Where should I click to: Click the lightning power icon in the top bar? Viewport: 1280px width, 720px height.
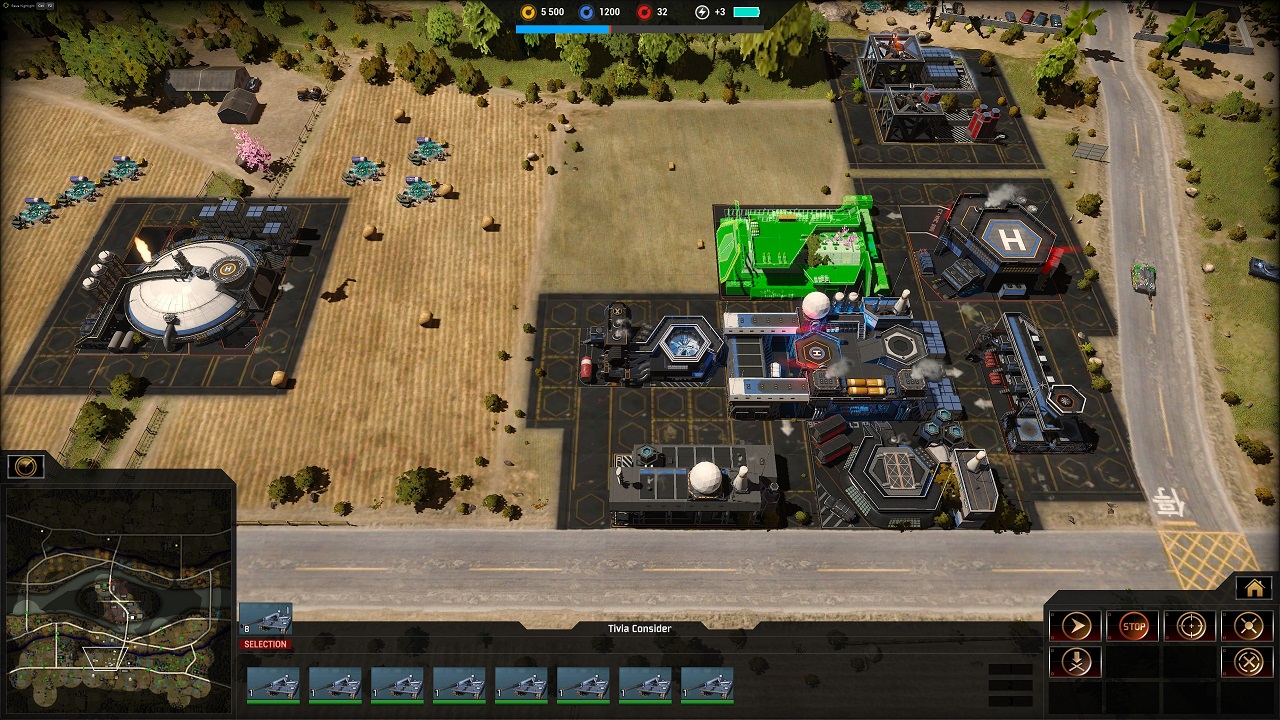[703, 12]
